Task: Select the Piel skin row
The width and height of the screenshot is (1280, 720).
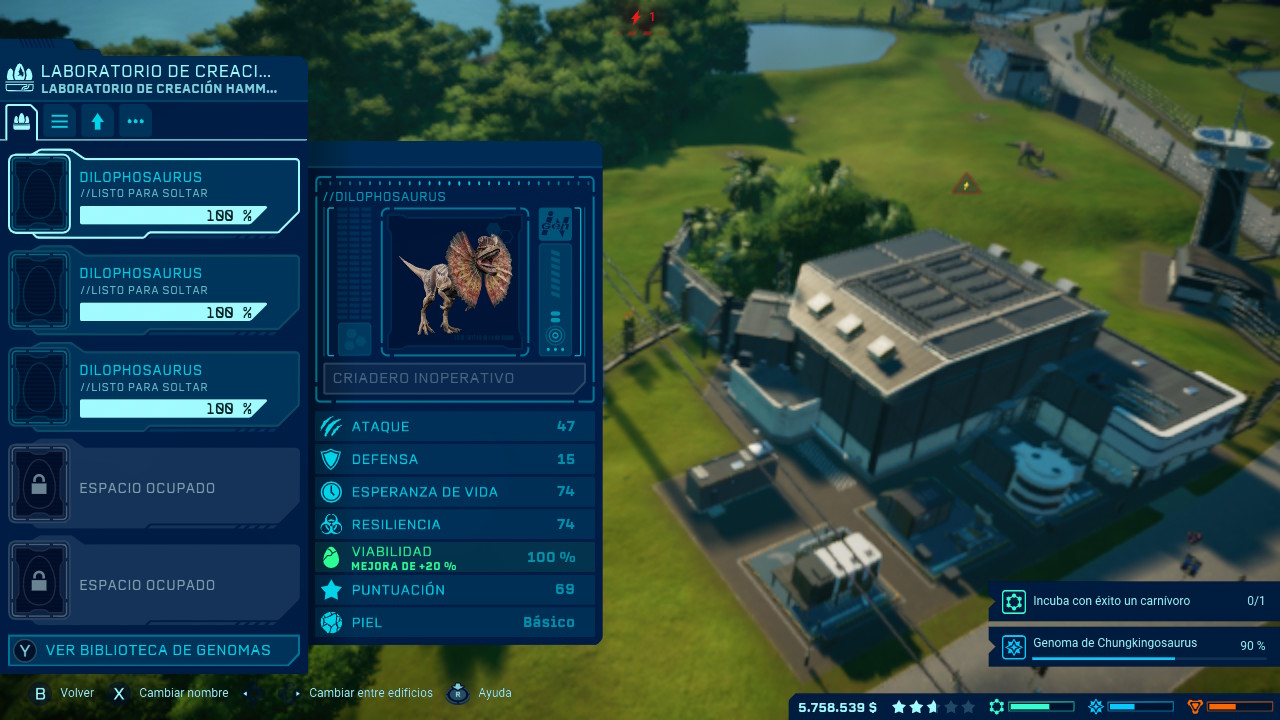Action: 455,622
